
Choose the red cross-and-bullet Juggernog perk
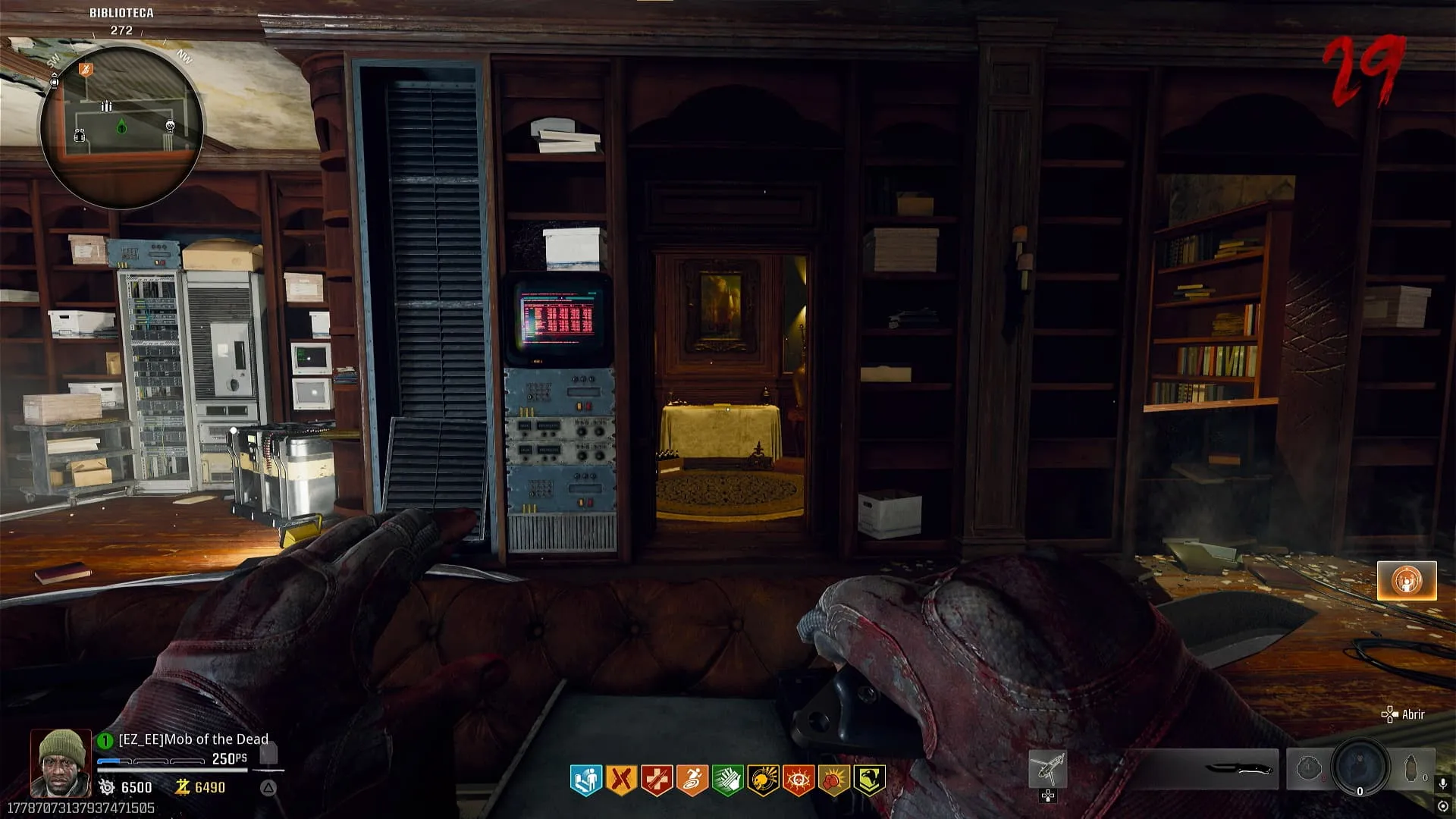pyautogui.click(x=657, y=780)
